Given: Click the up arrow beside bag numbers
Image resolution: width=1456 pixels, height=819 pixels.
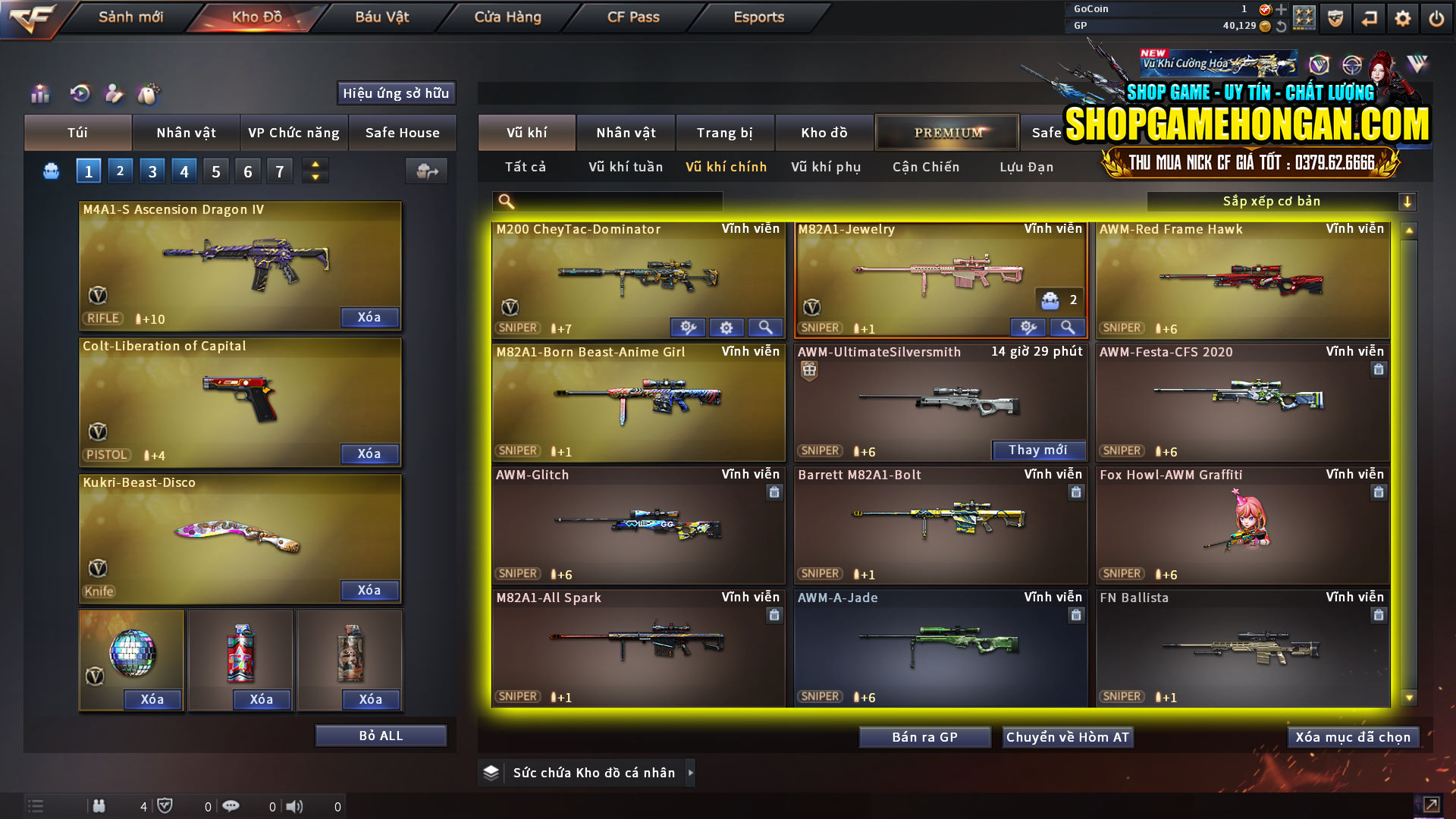Looking at the screenshot, I should 315,165.
